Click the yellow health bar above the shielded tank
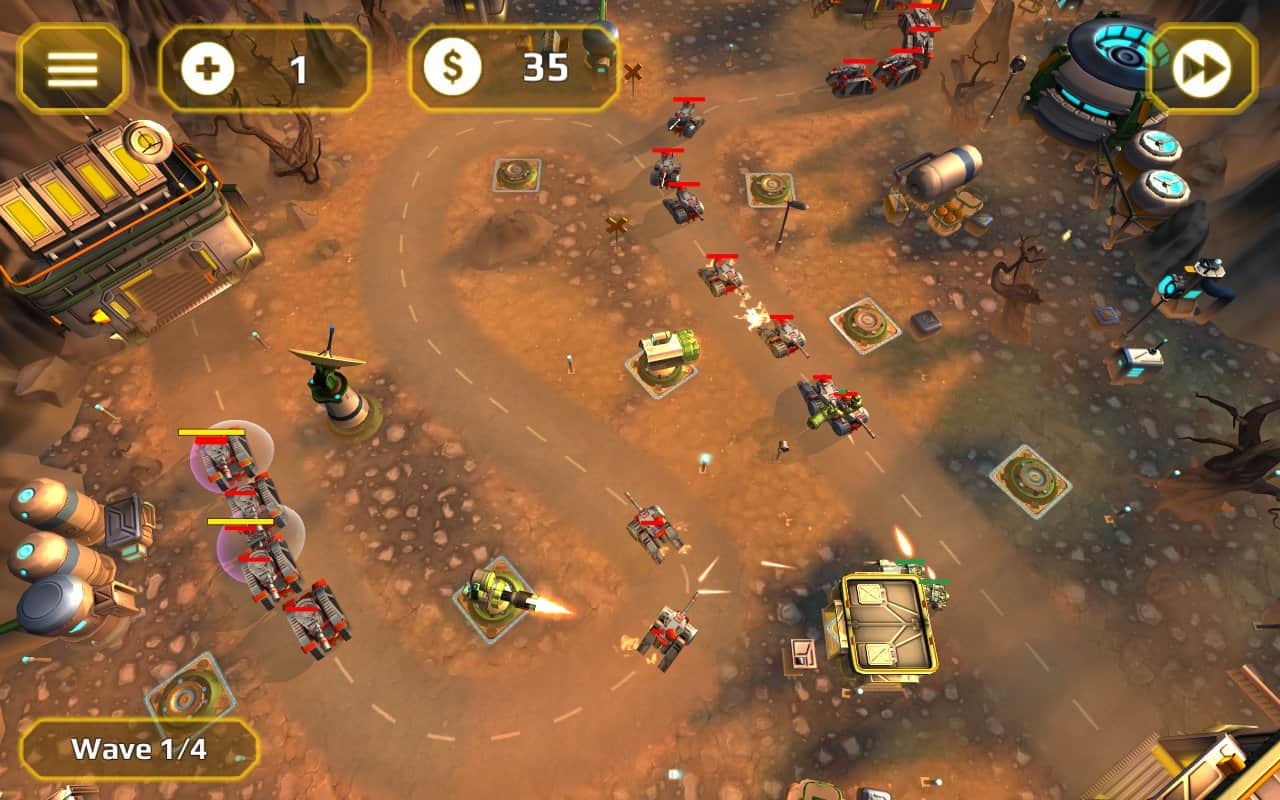1280x800 pixels. click(x=213, y=432)
